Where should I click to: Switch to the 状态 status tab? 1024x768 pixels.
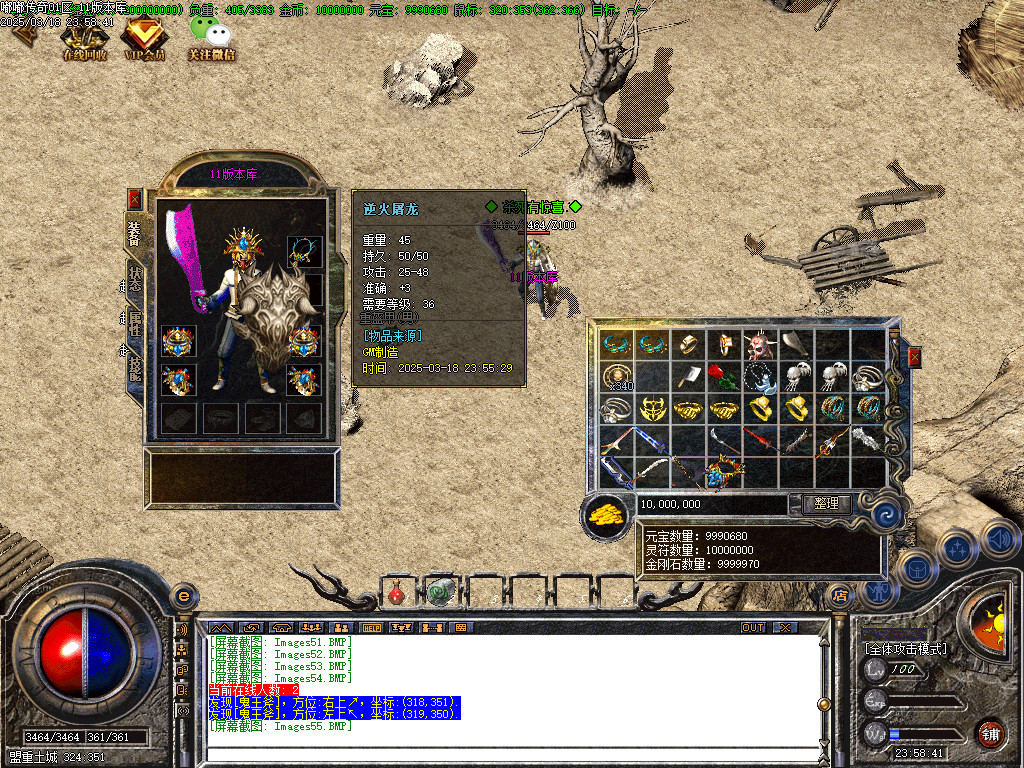pos(134,279)
